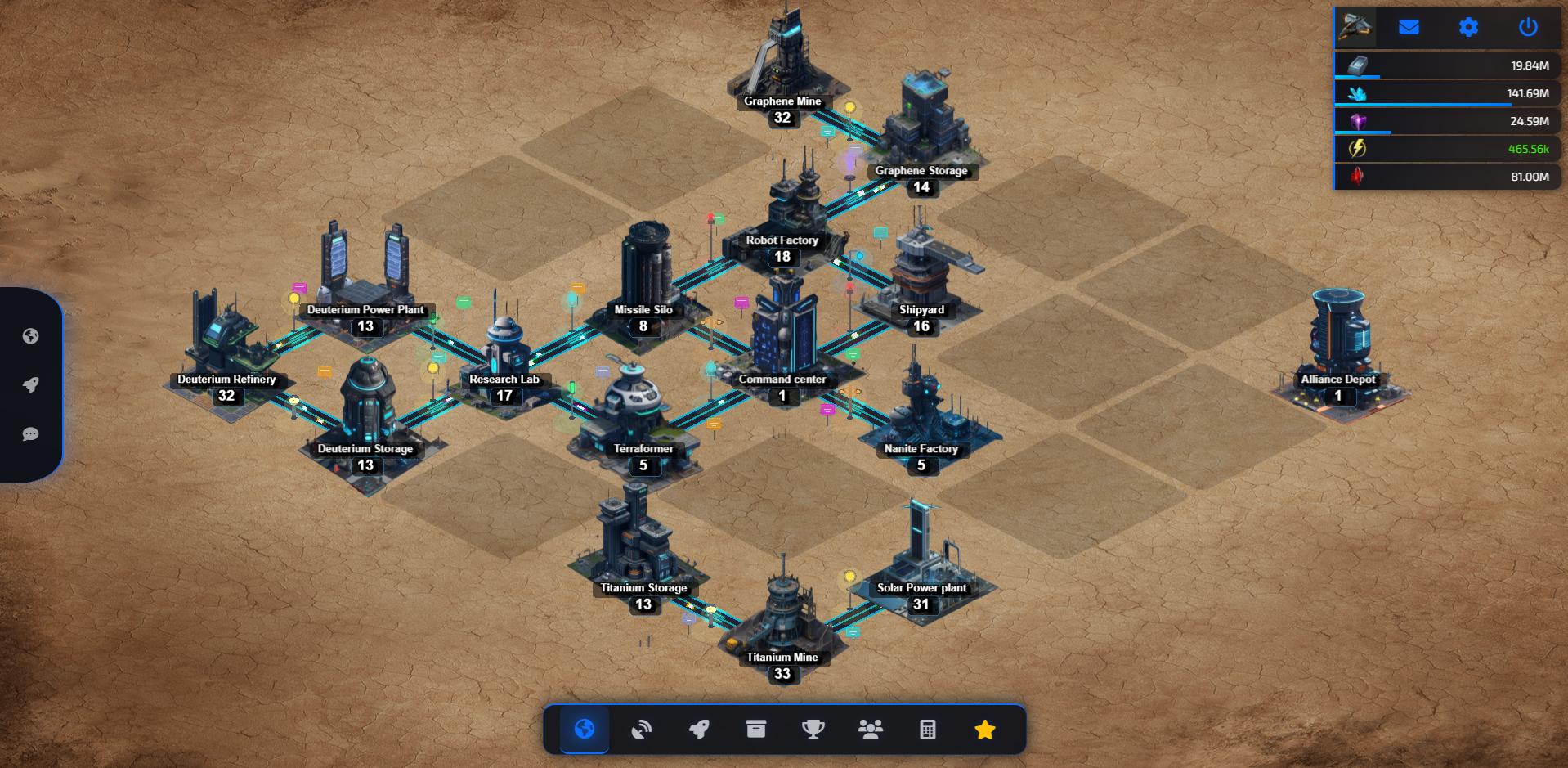Open the archive box tab

tap(756, 729)
